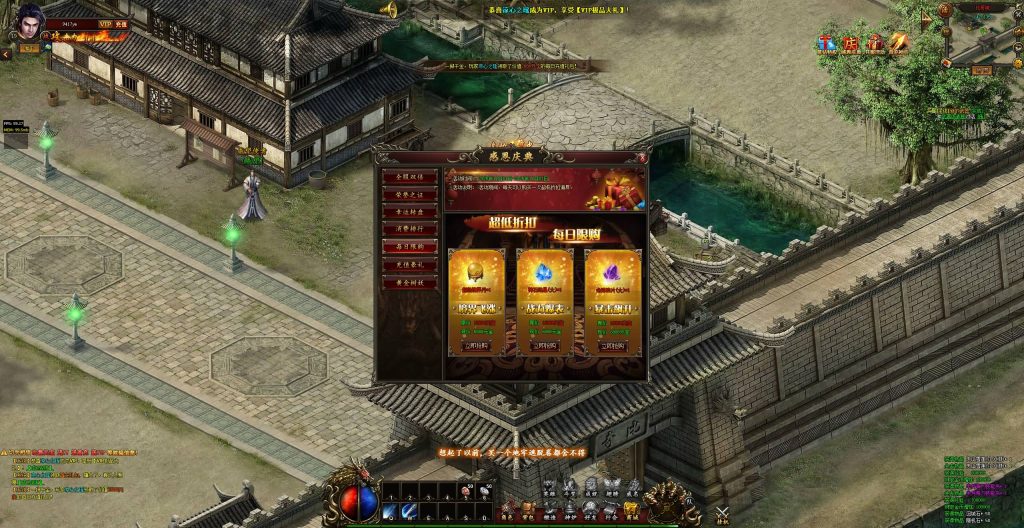Switch to the 荣誉之证 tab

[410, 194]
